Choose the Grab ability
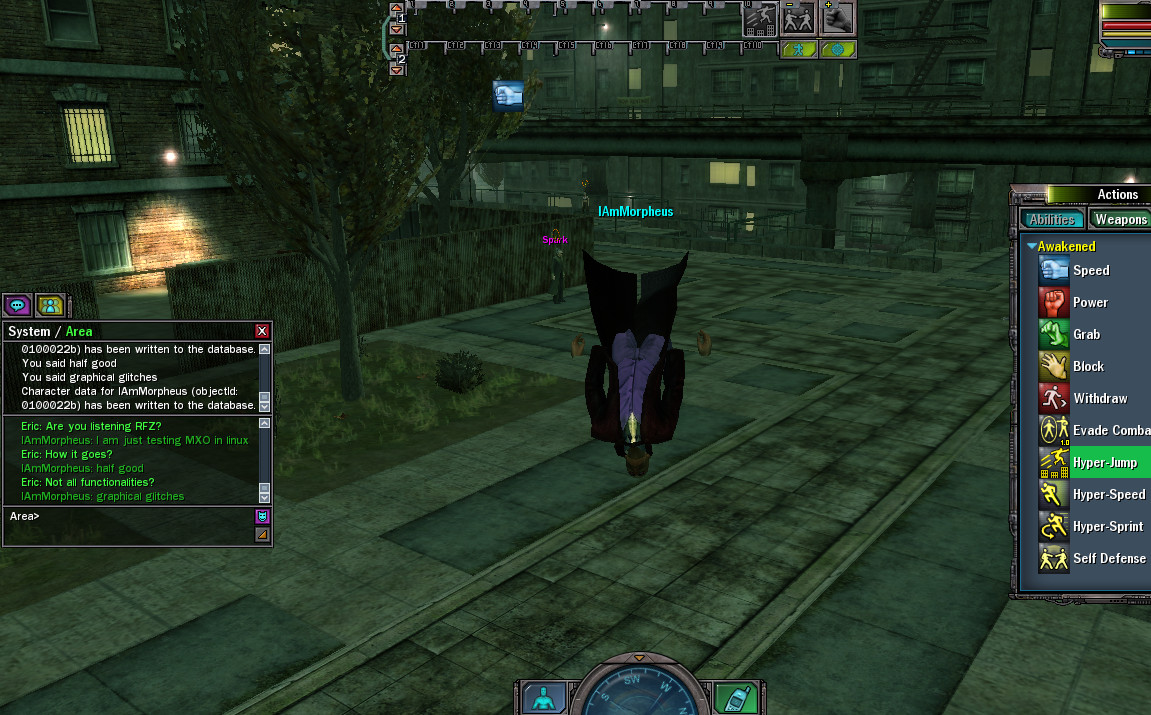The image size is (1151, 715). 1086,334
